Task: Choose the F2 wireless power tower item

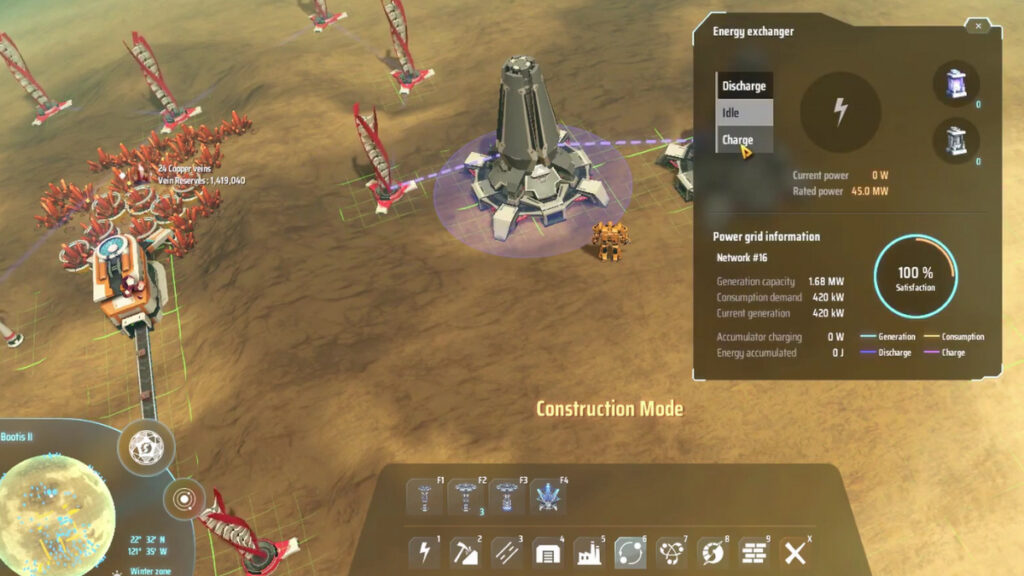Action: pyautogui.click(x=467, y=497)
